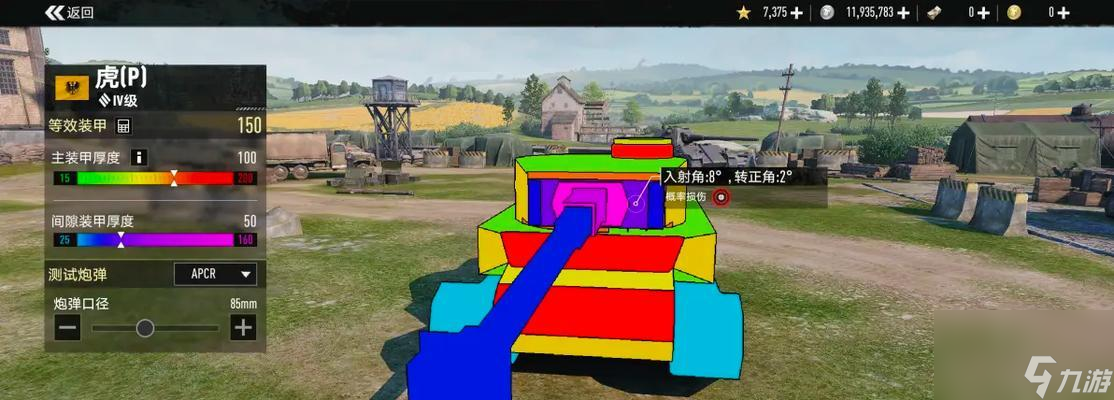Show main armor thickness info
Image resolution: width=1114 pixels, height=400 pixels.
[139, 157]
